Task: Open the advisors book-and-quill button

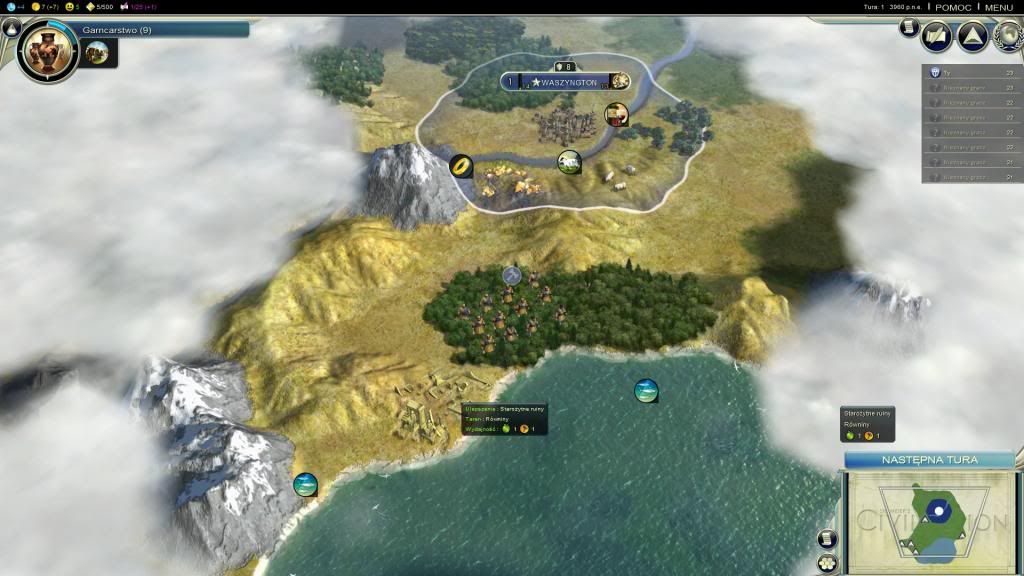Action: tap(937, 36)
